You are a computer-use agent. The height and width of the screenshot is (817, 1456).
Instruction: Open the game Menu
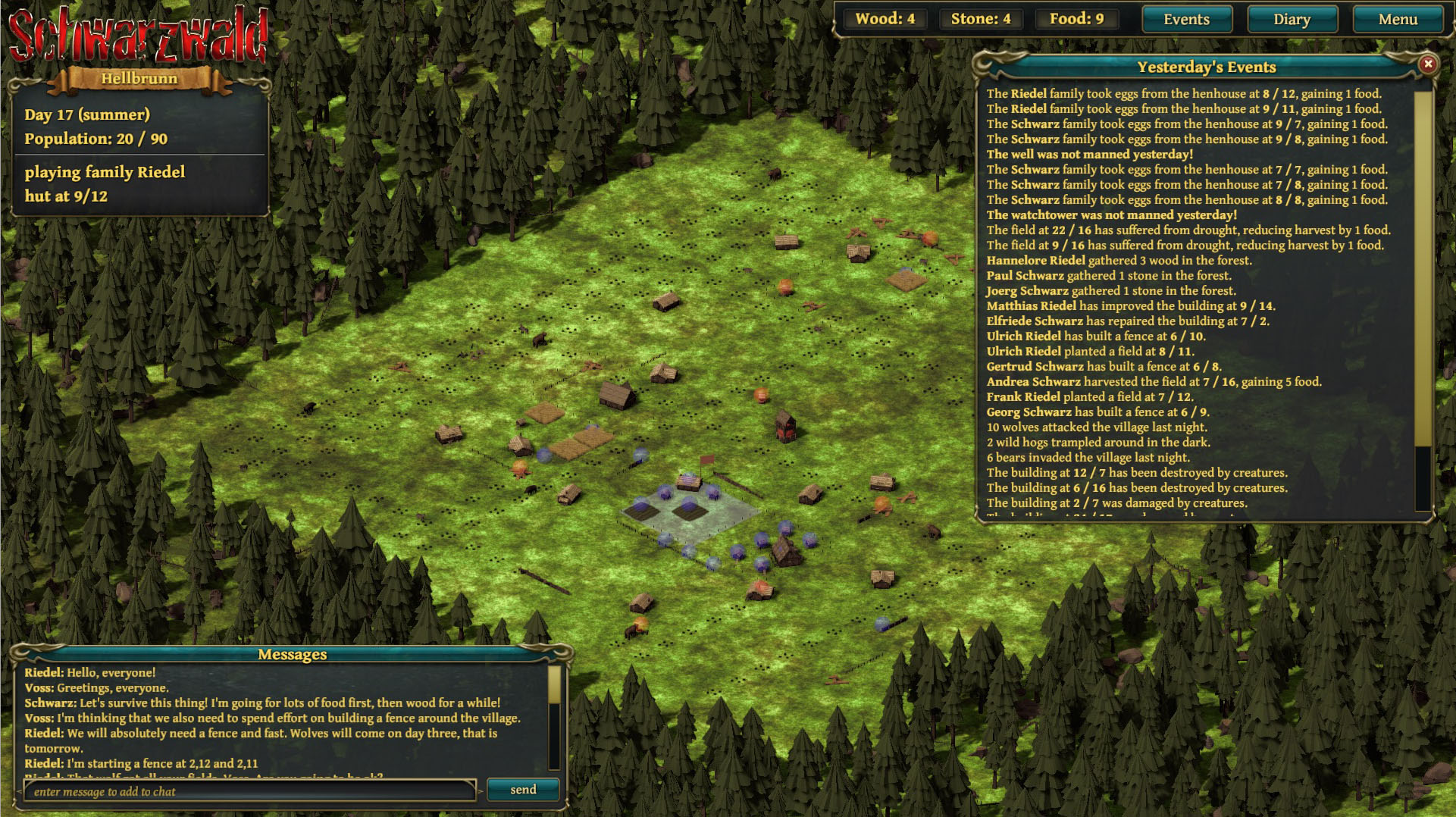coord(1397,20)
